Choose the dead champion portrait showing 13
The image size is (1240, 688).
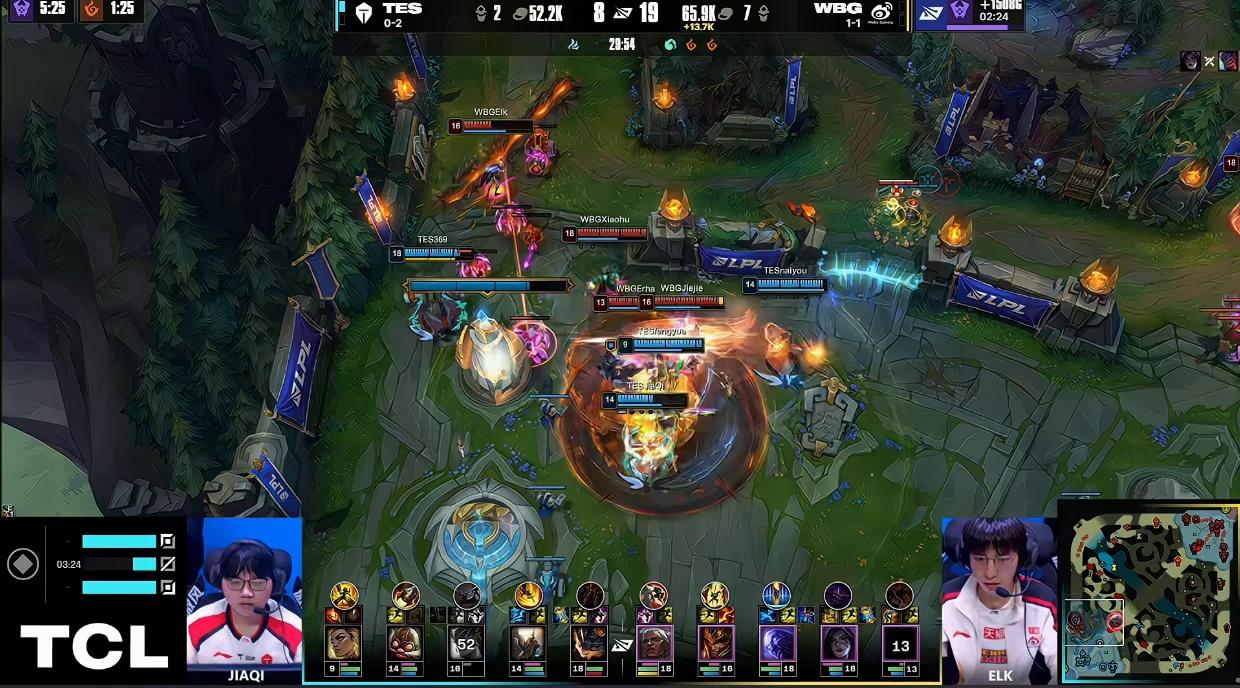pos(900,642)
